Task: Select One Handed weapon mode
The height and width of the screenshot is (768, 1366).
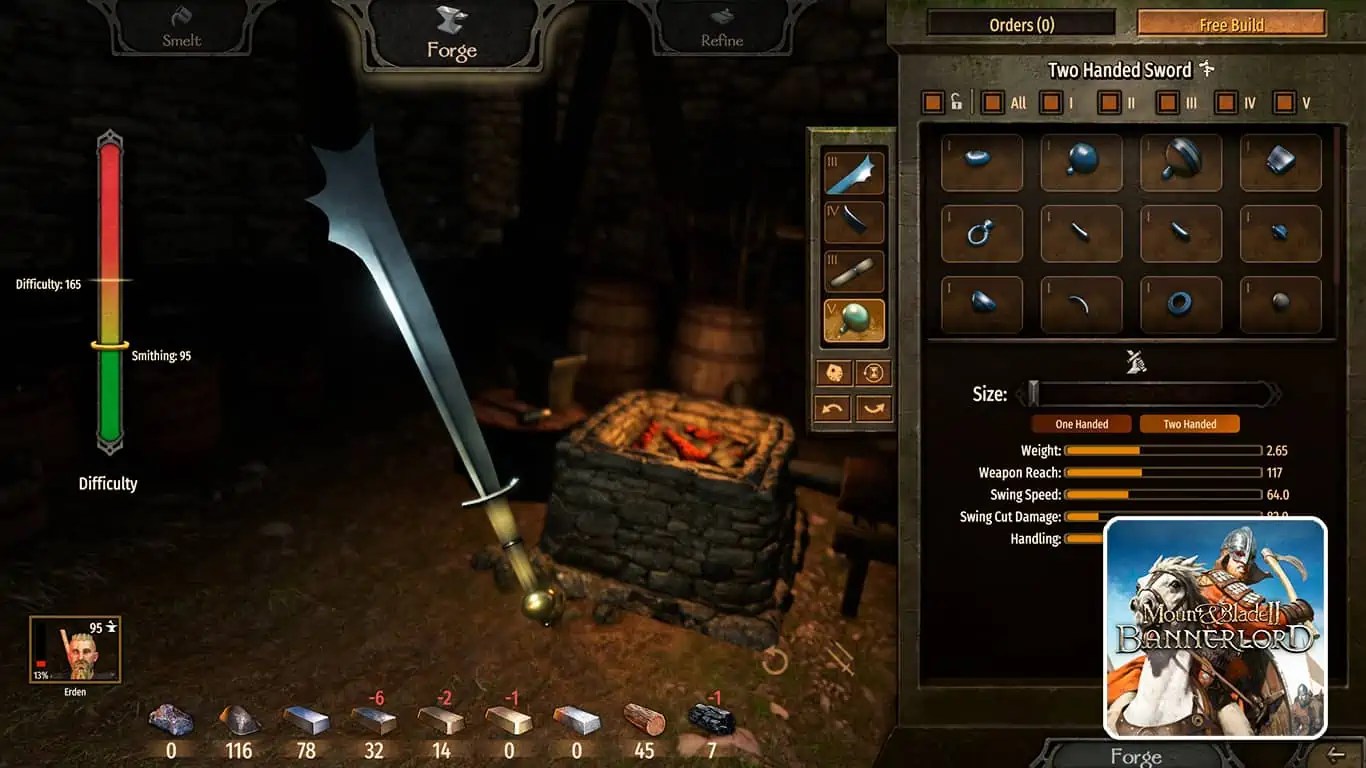Action: tap(1080, 423)
